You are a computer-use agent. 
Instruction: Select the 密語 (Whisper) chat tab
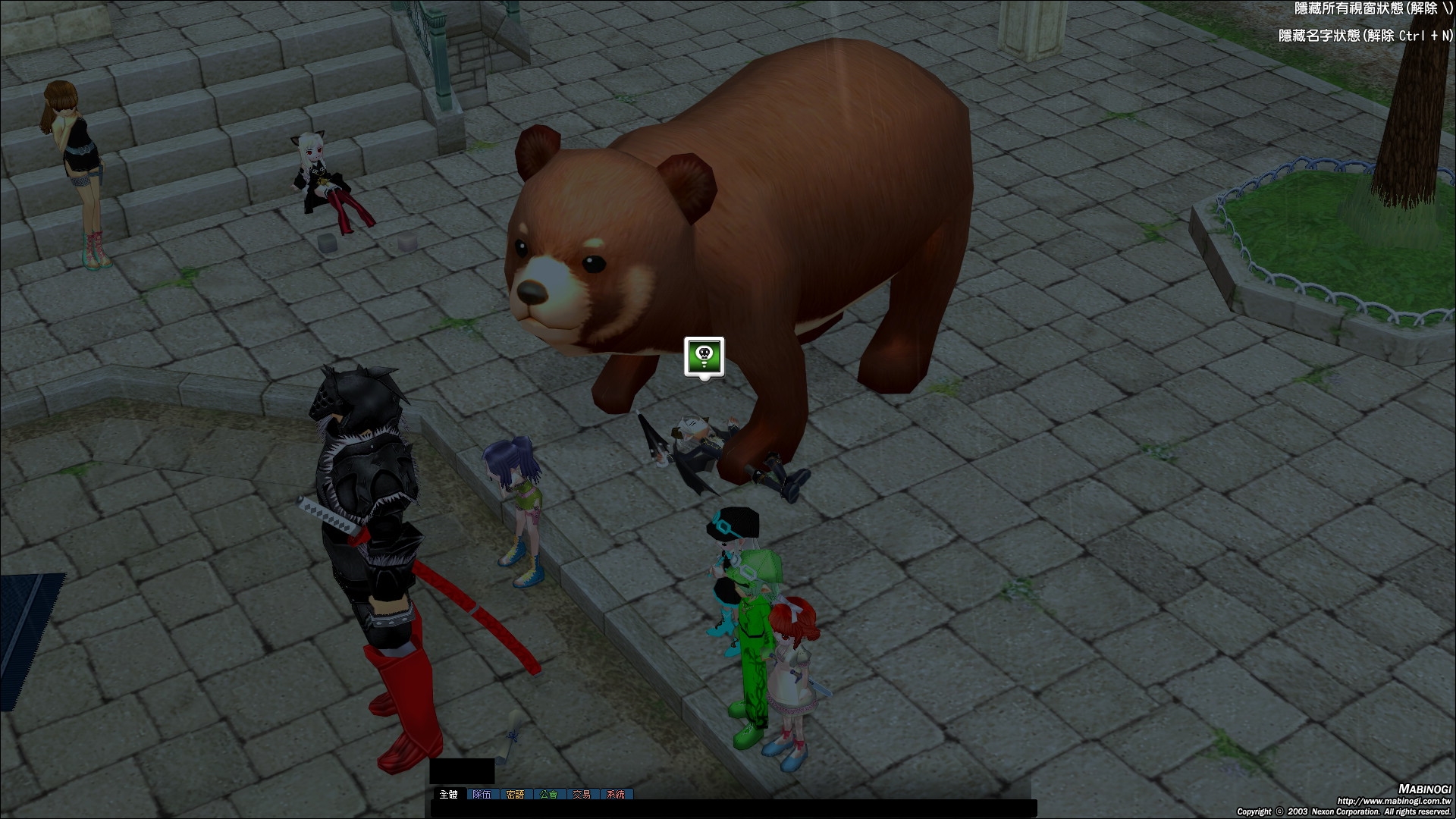515,794
